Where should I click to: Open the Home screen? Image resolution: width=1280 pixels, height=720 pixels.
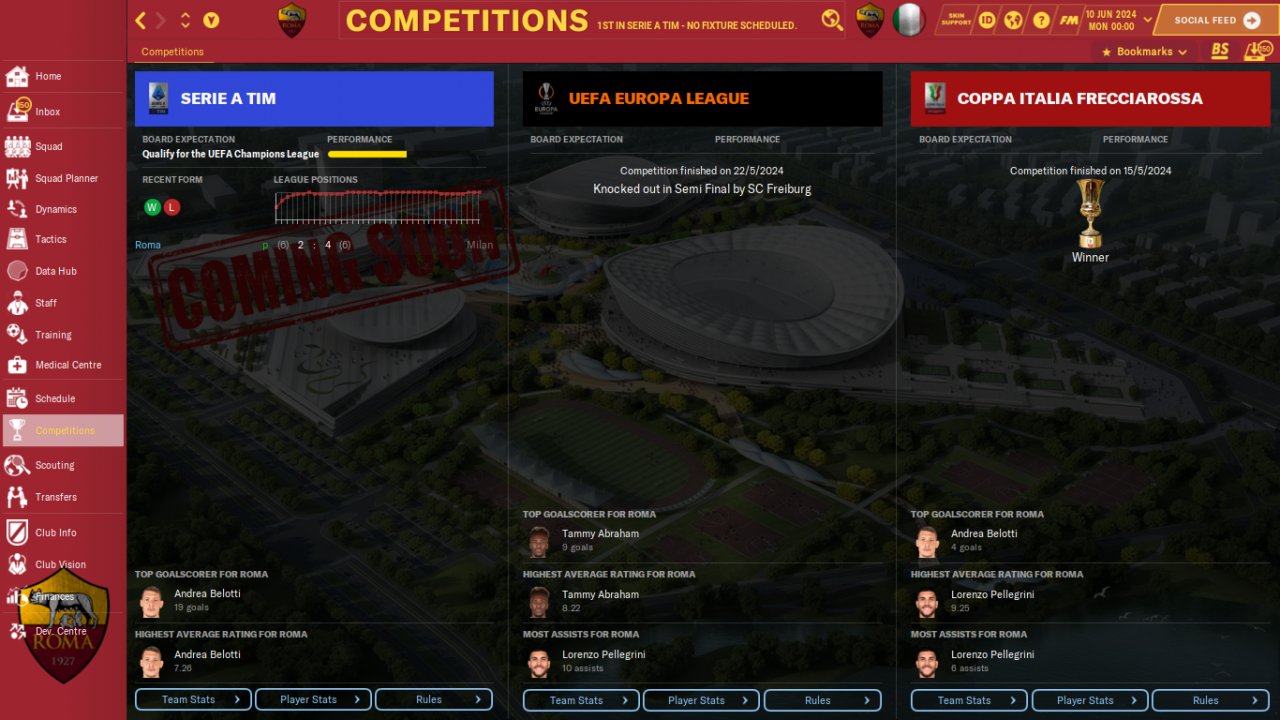point(48,76)
